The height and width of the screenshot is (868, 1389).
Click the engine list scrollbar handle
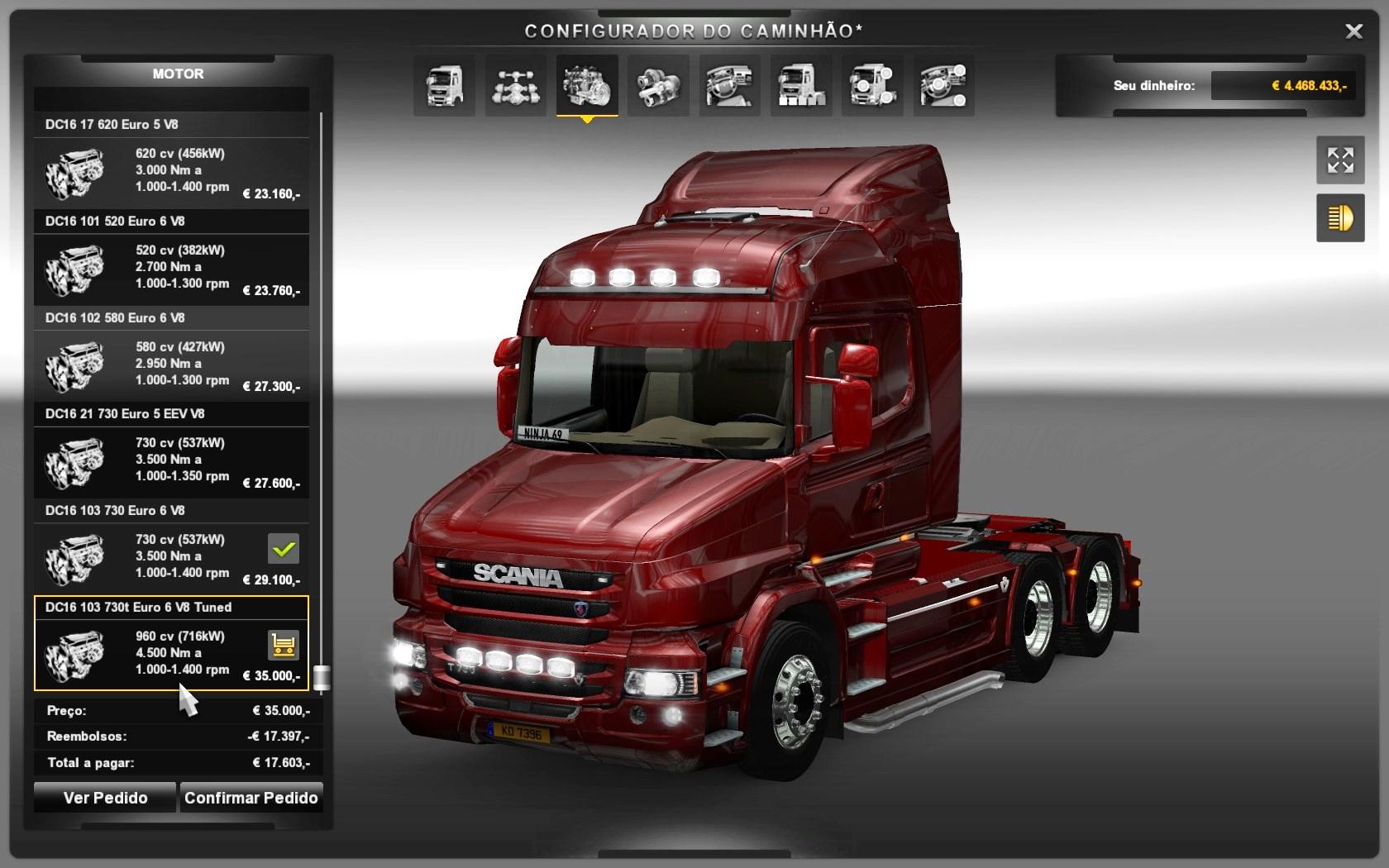point(322,677)
